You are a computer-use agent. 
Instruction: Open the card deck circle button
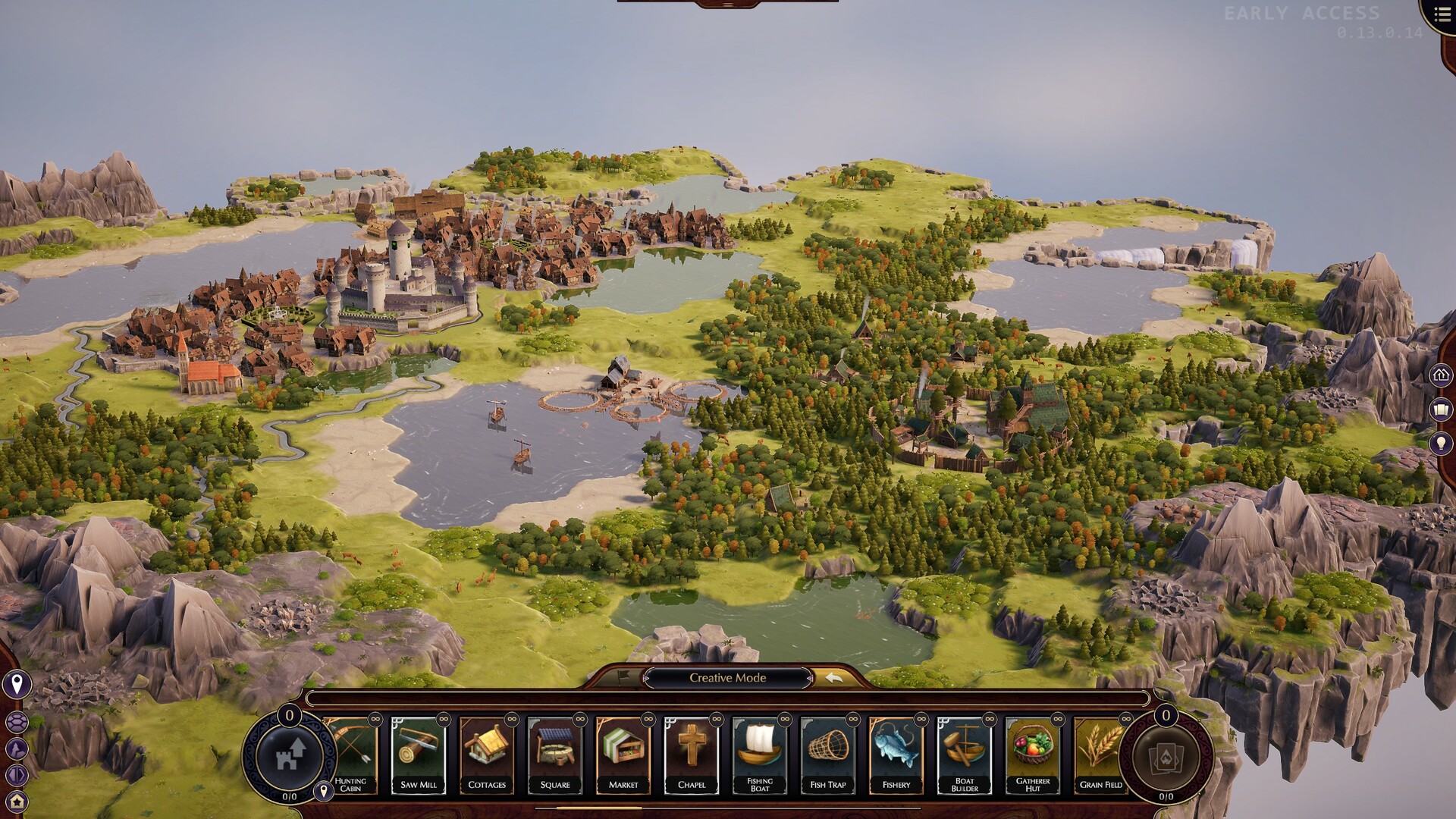click(1166, 755)
